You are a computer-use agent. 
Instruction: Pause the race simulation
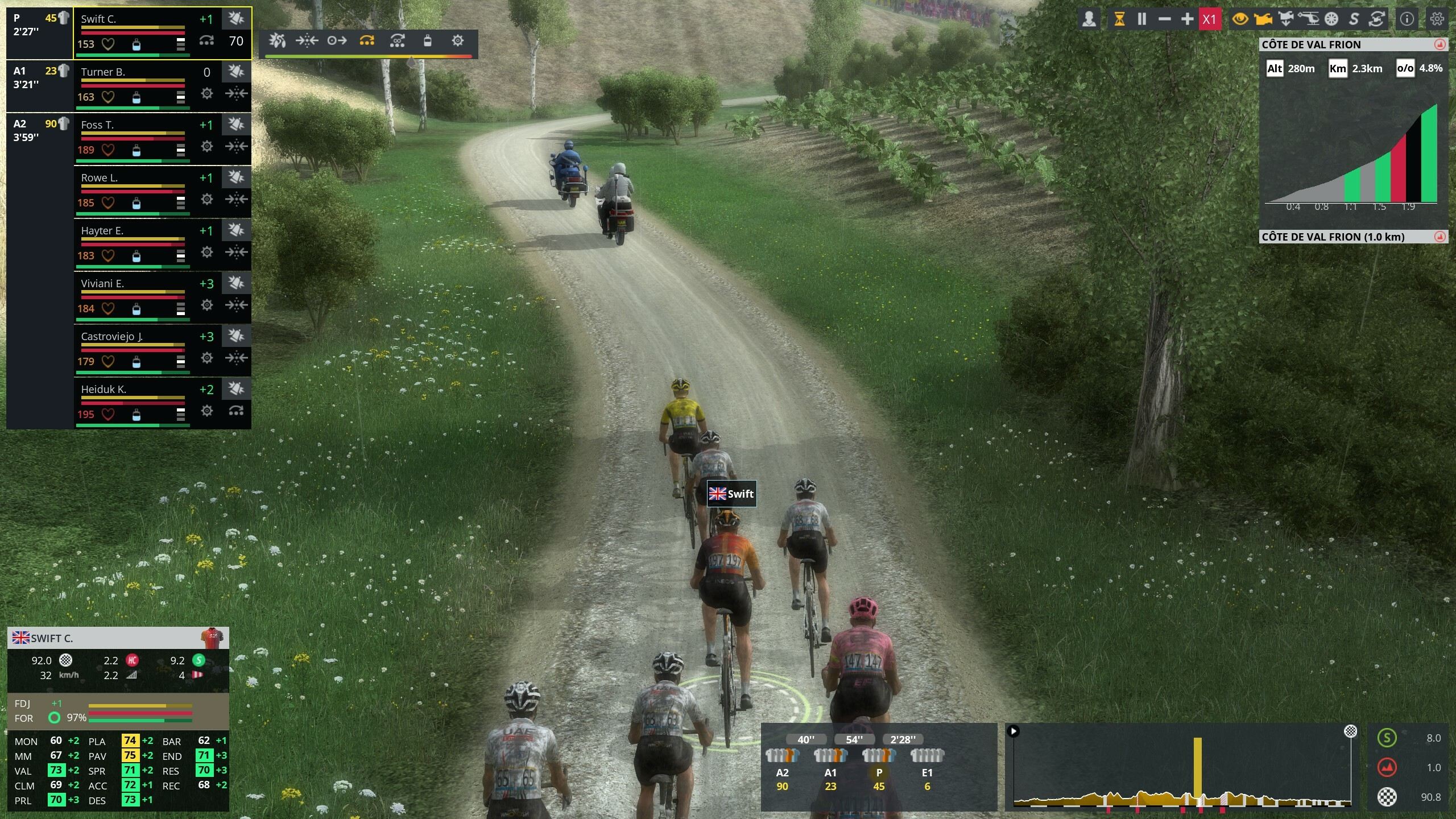tap(1141, 19)
